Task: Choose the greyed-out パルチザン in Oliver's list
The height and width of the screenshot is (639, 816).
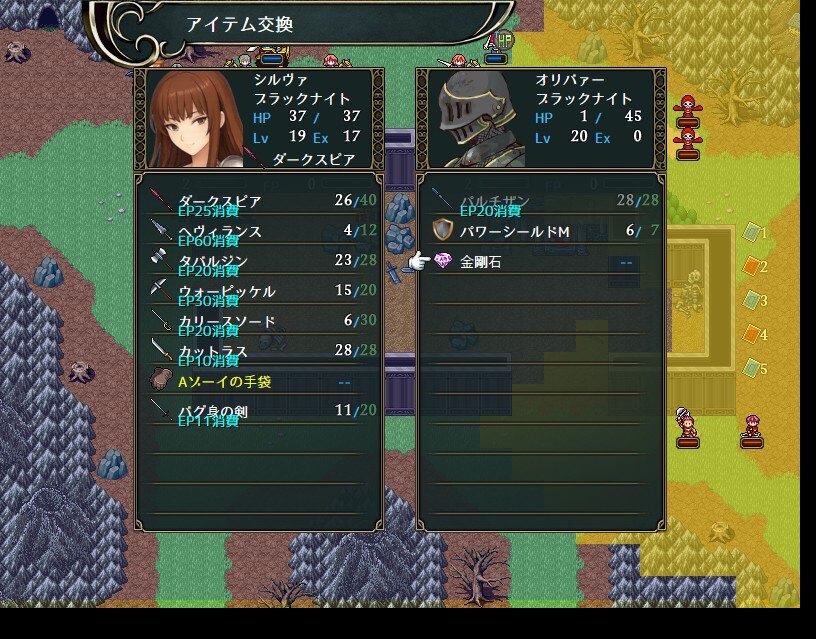Action: (x=540, y=202)
